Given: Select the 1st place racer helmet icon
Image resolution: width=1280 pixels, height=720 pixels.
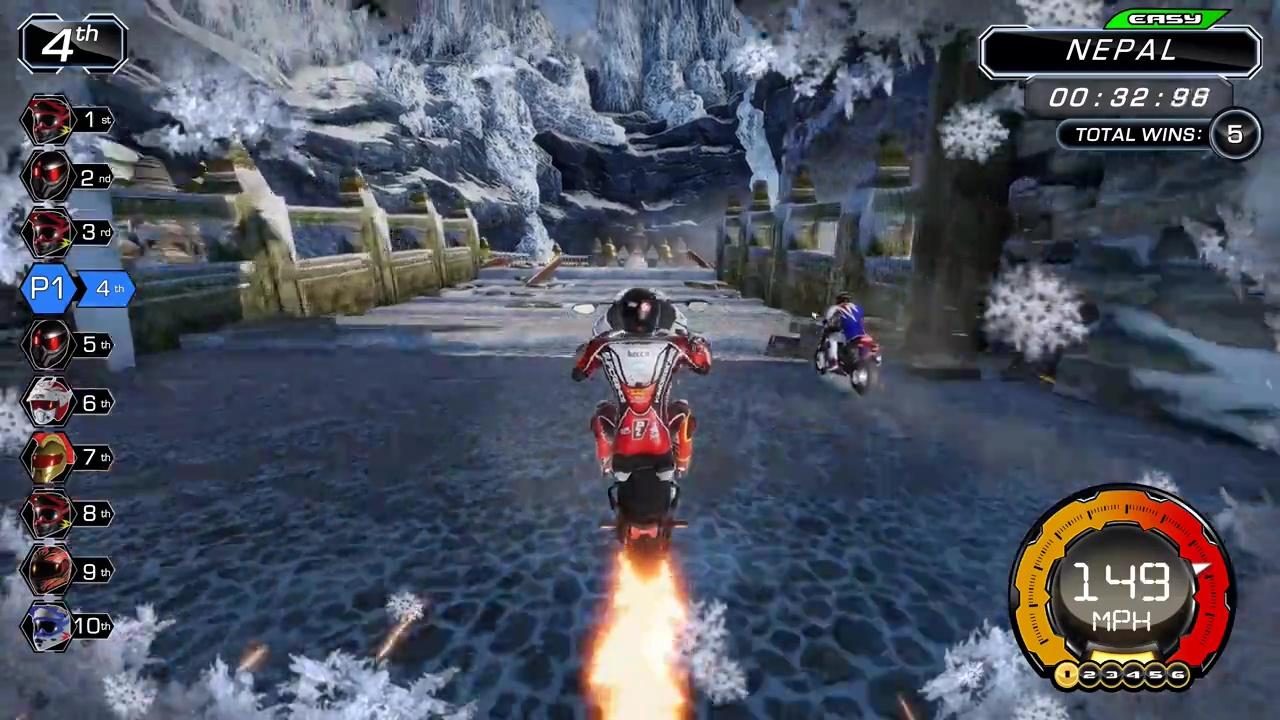Looking at the screenshot, I should 47,119.
